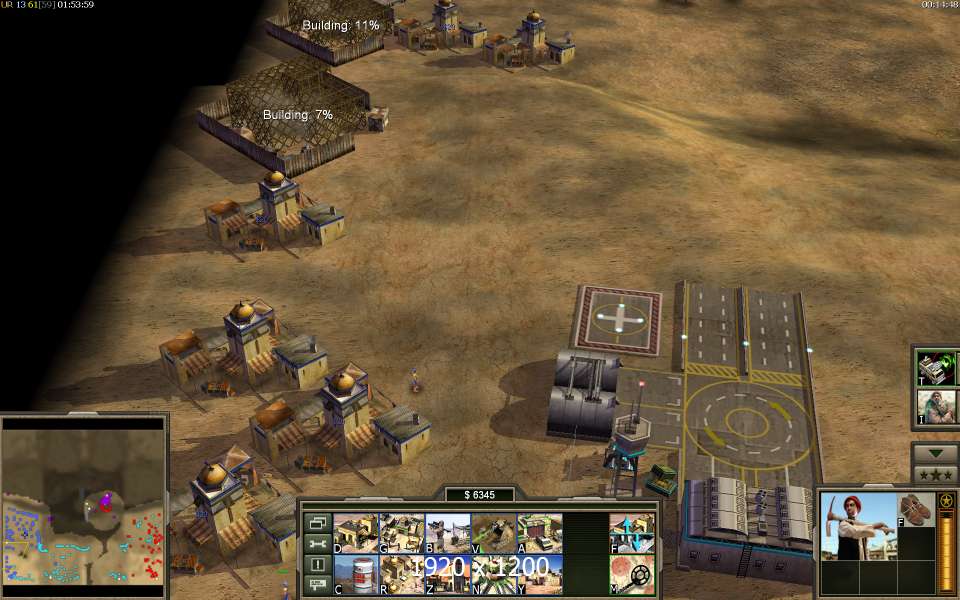Click the gold star rank button

(946, 500)
